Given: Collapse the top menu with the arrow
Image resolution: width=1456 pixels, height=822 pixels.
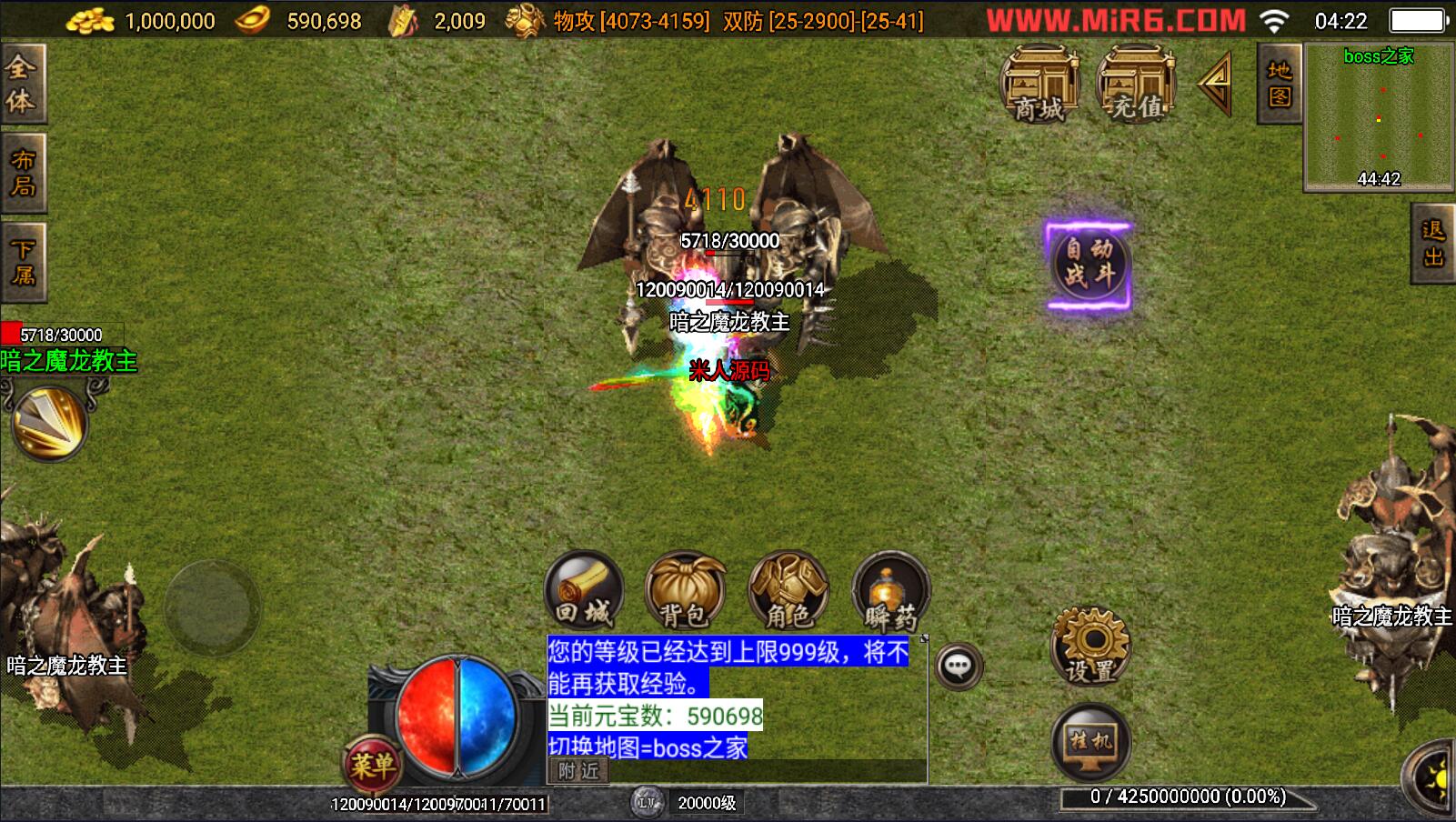Looking at the screenshot, I should [x=1216, y=84].
